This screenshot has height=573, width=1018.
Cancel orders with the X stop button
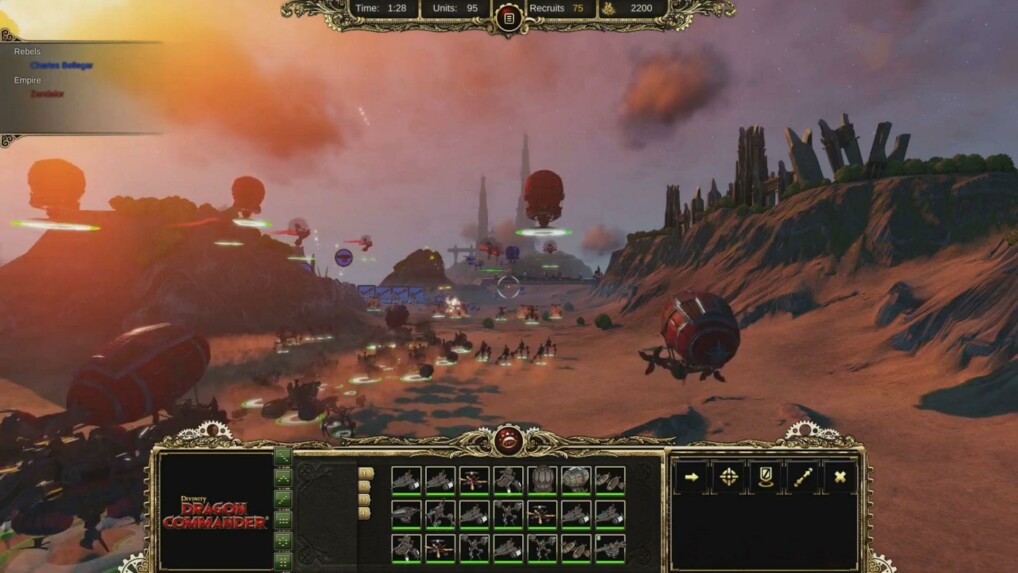click(x=839, y=477)
